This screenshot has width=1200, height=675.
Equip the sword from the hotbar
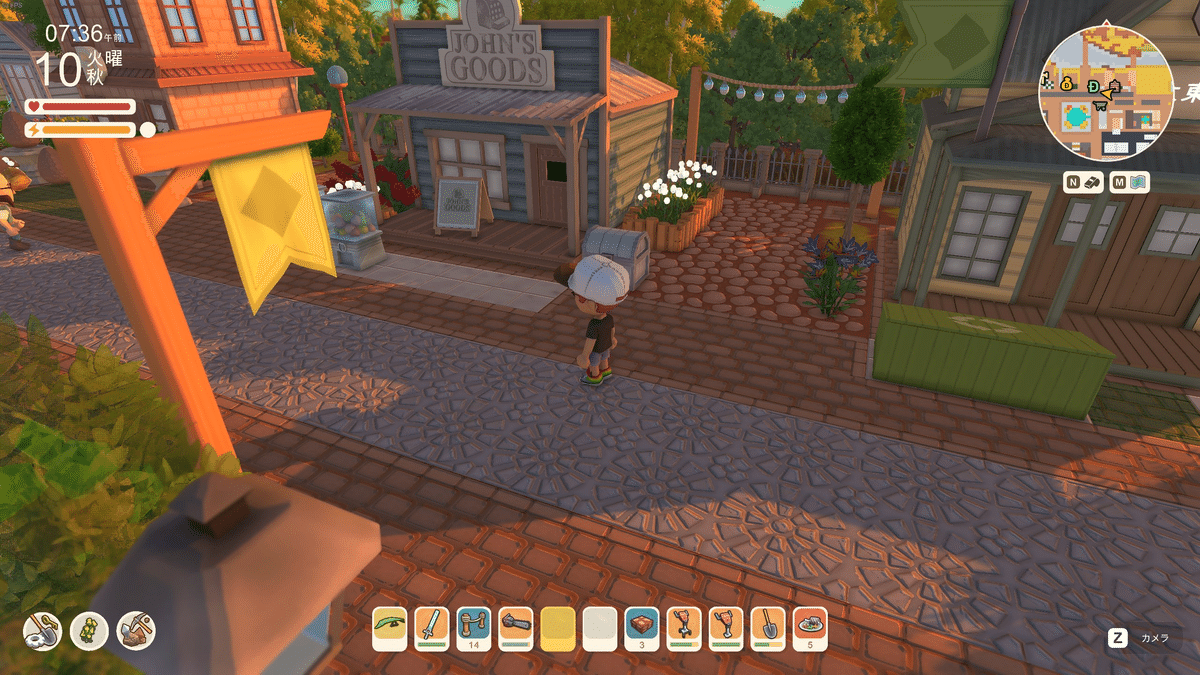coord(432,628)
